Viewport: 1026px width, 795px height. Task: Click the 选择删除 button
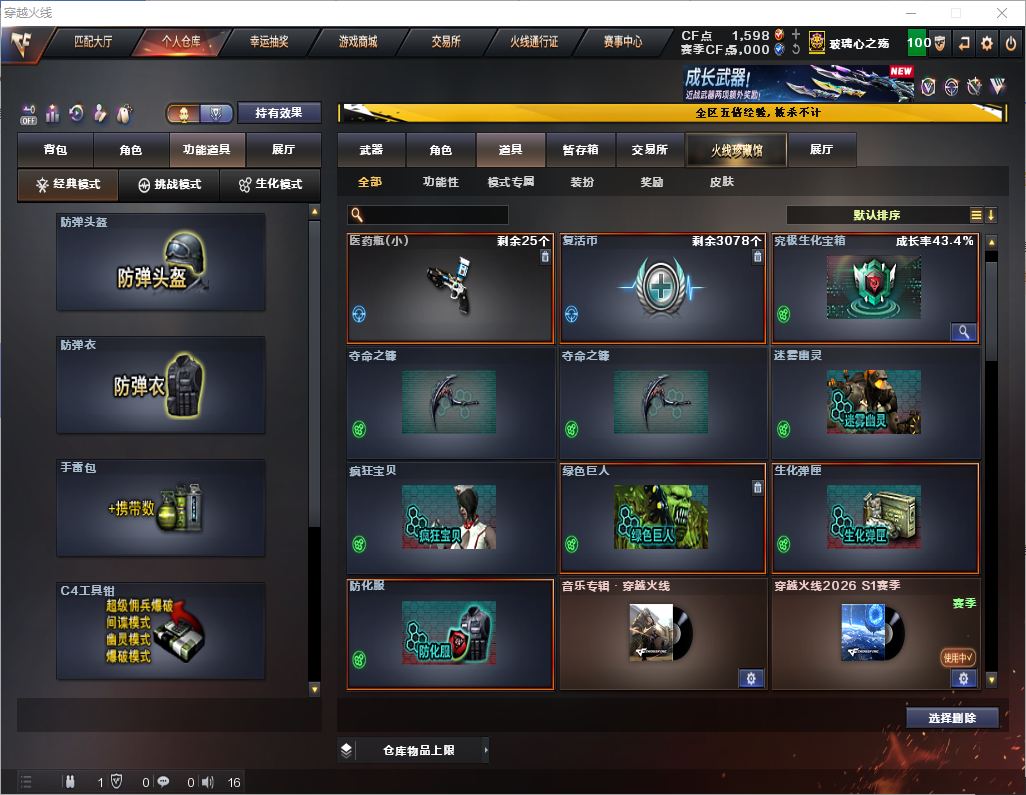click(952, 718)
